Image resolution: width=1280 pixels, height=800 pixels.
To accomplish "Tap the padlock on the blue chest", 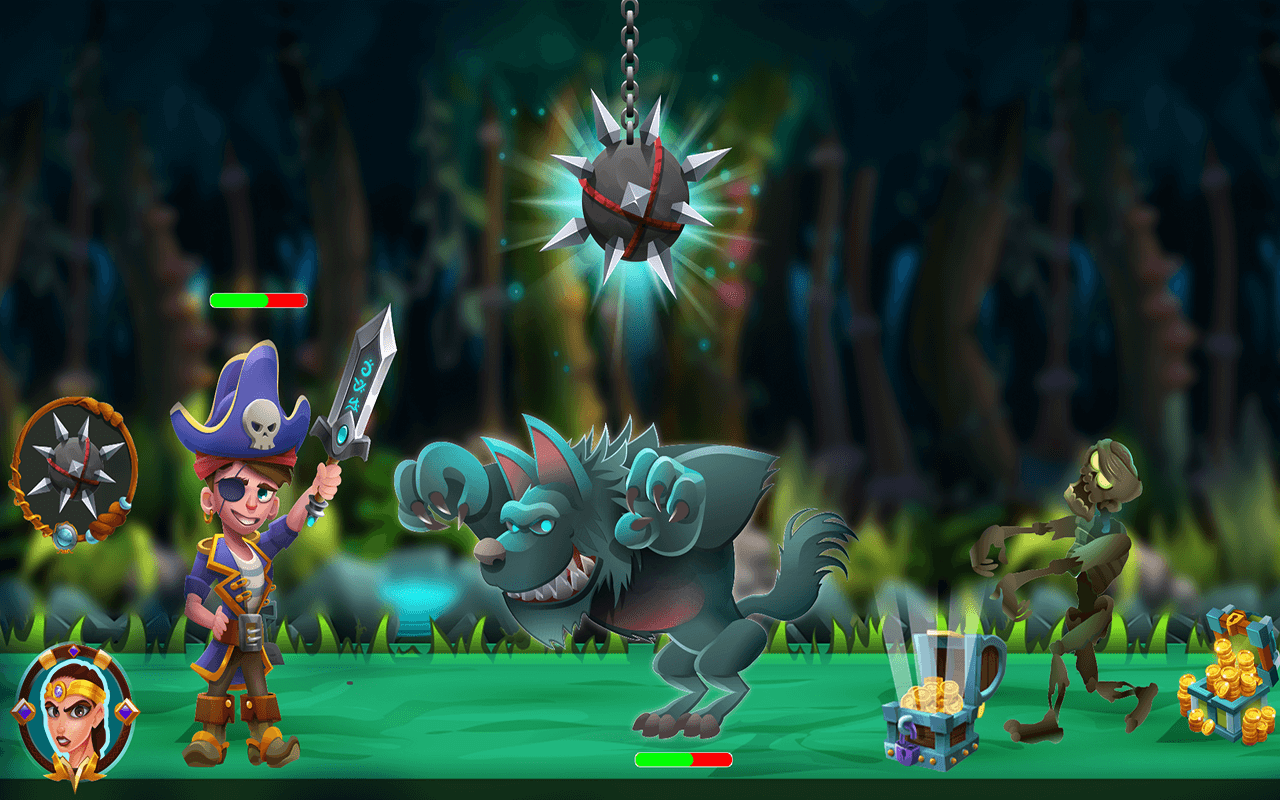I will 905,751.
